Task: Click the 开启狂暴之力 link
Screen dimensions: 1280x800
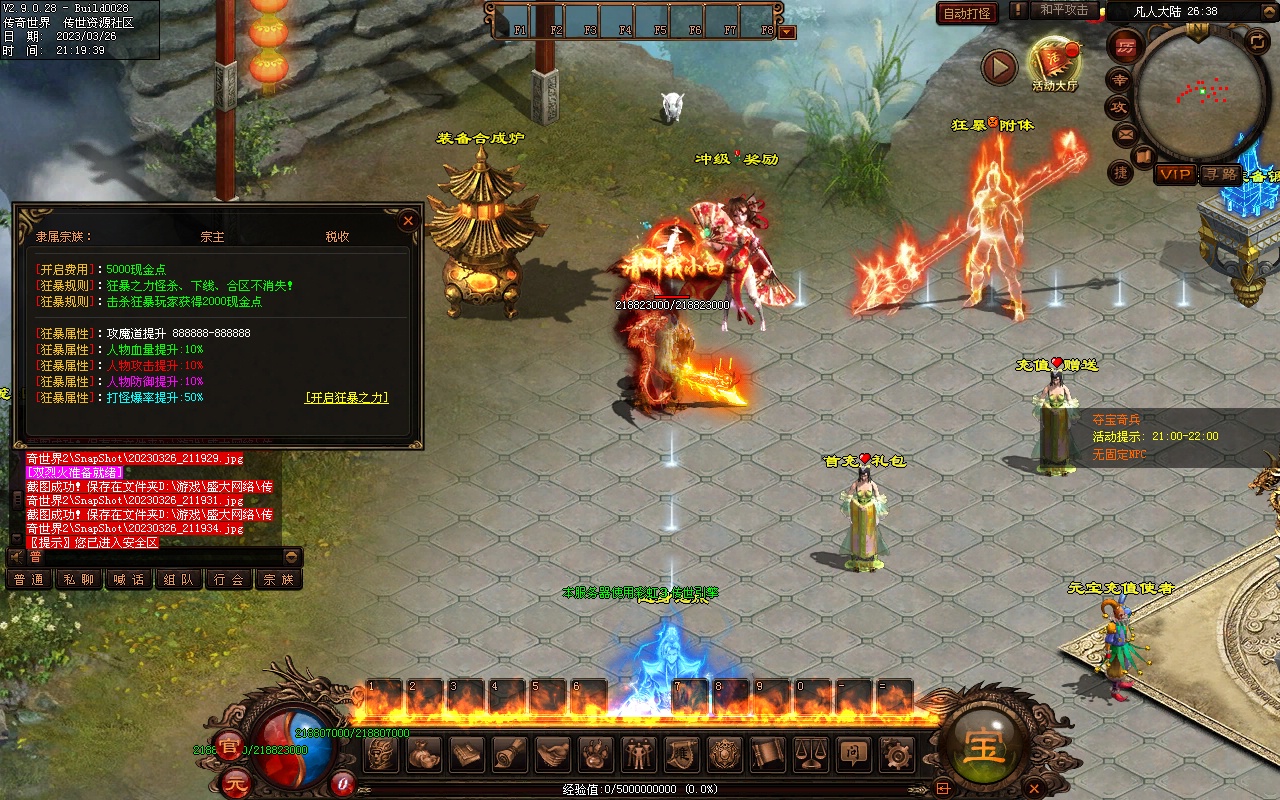Action: (346, 398)
